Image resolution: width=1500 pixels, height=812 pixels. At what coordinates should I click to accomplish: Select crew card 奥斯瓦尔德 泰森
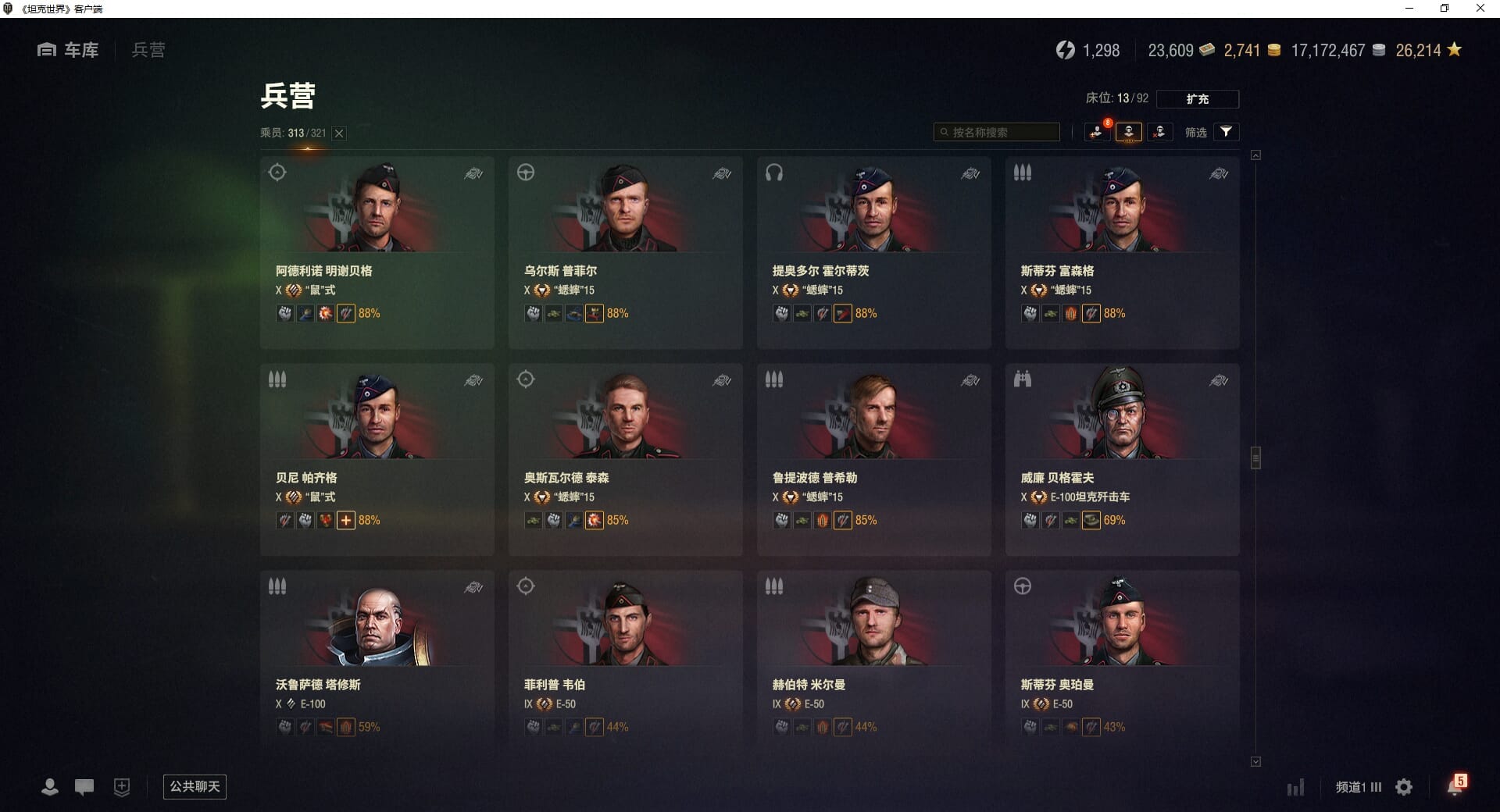pyautogui.click(x=625, y=459)
